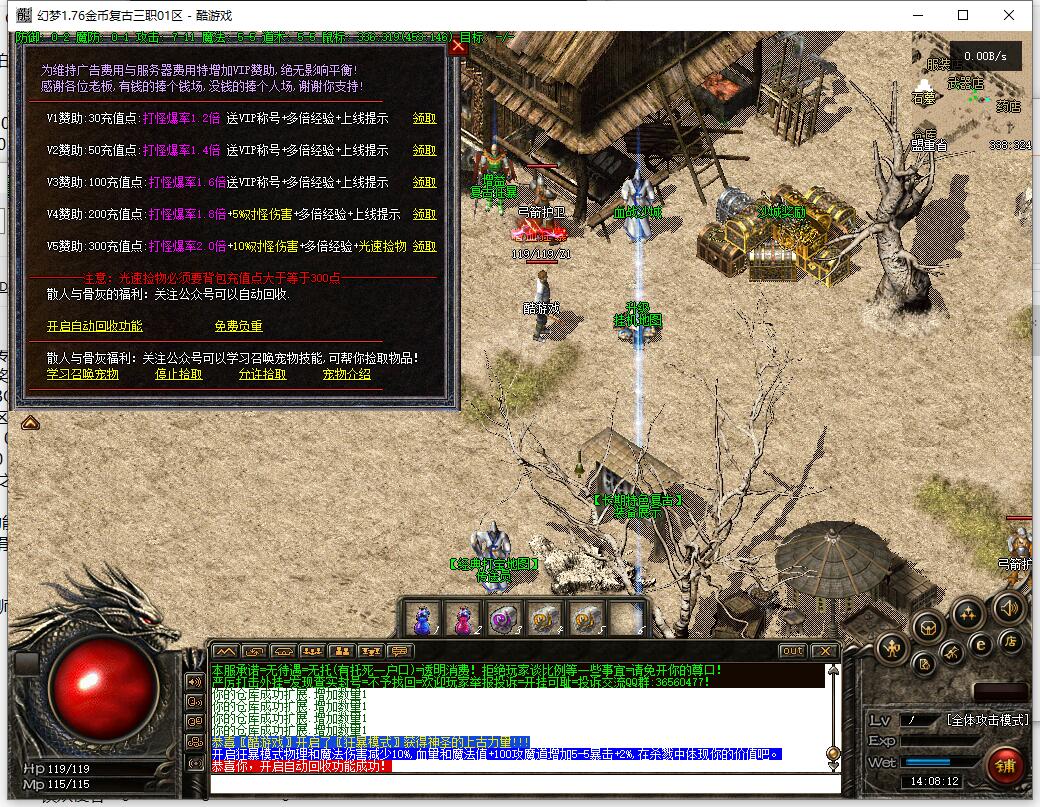This screenshot has height=807, width=1040.
Task: Maximize the game window
Action: click(x=963, y=15)
